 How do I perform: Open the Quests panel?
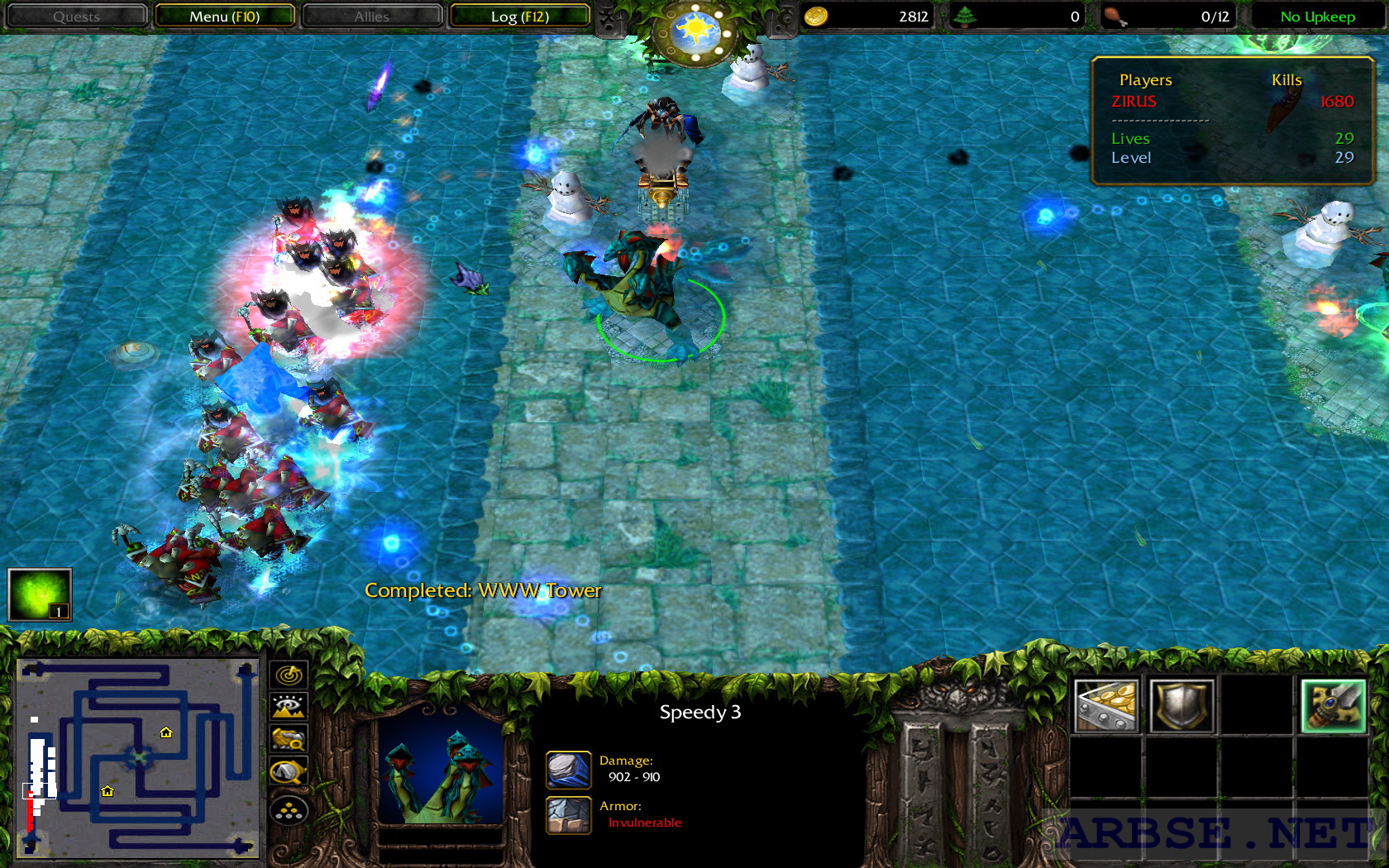pyautogui.click(x=76, y=16)
